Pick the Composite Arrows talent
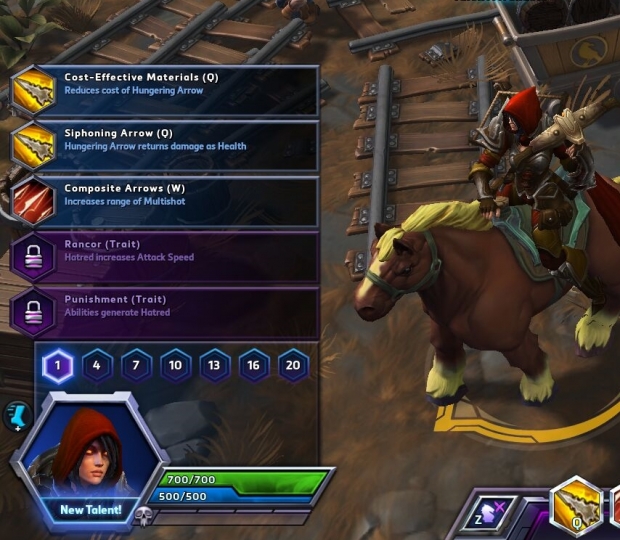 coord(165,201)
